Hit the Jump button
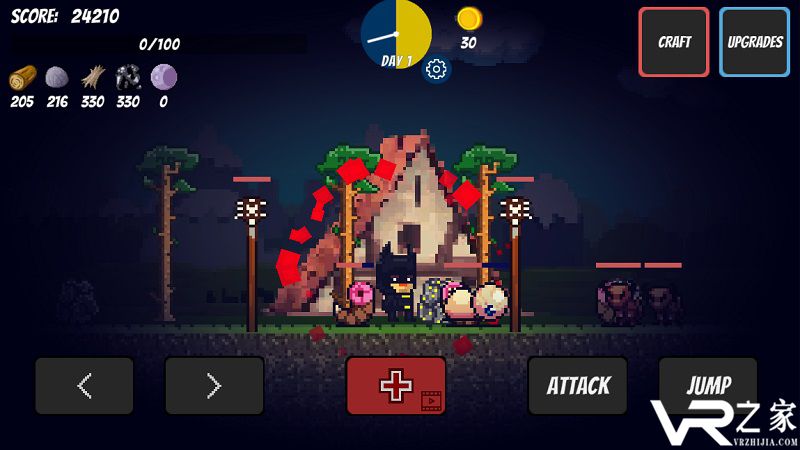This screenshot has height=450, width=800. [x=707, y=386]
